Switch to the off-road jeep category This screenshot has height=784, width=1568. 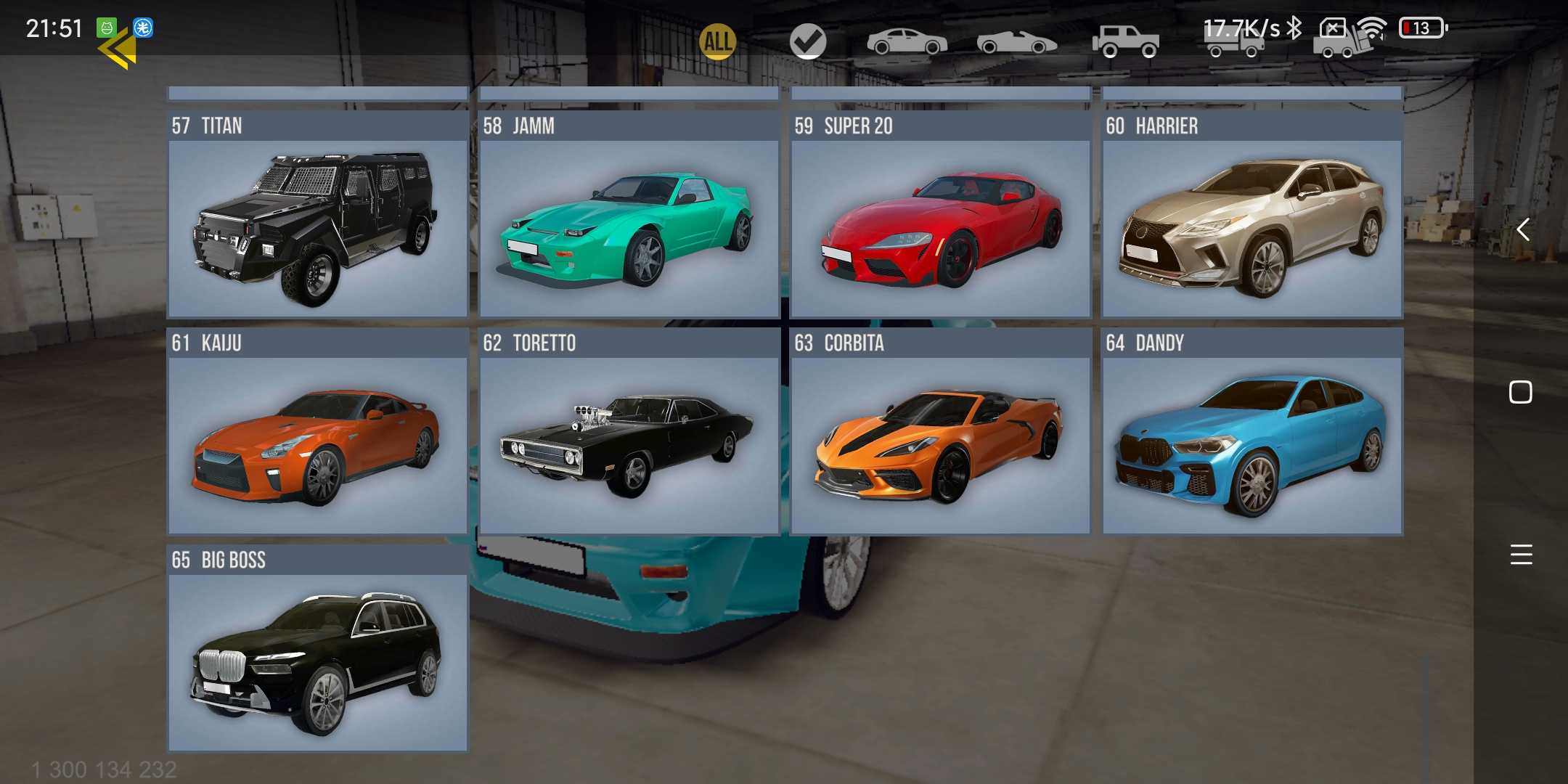tap(1125, 41)
